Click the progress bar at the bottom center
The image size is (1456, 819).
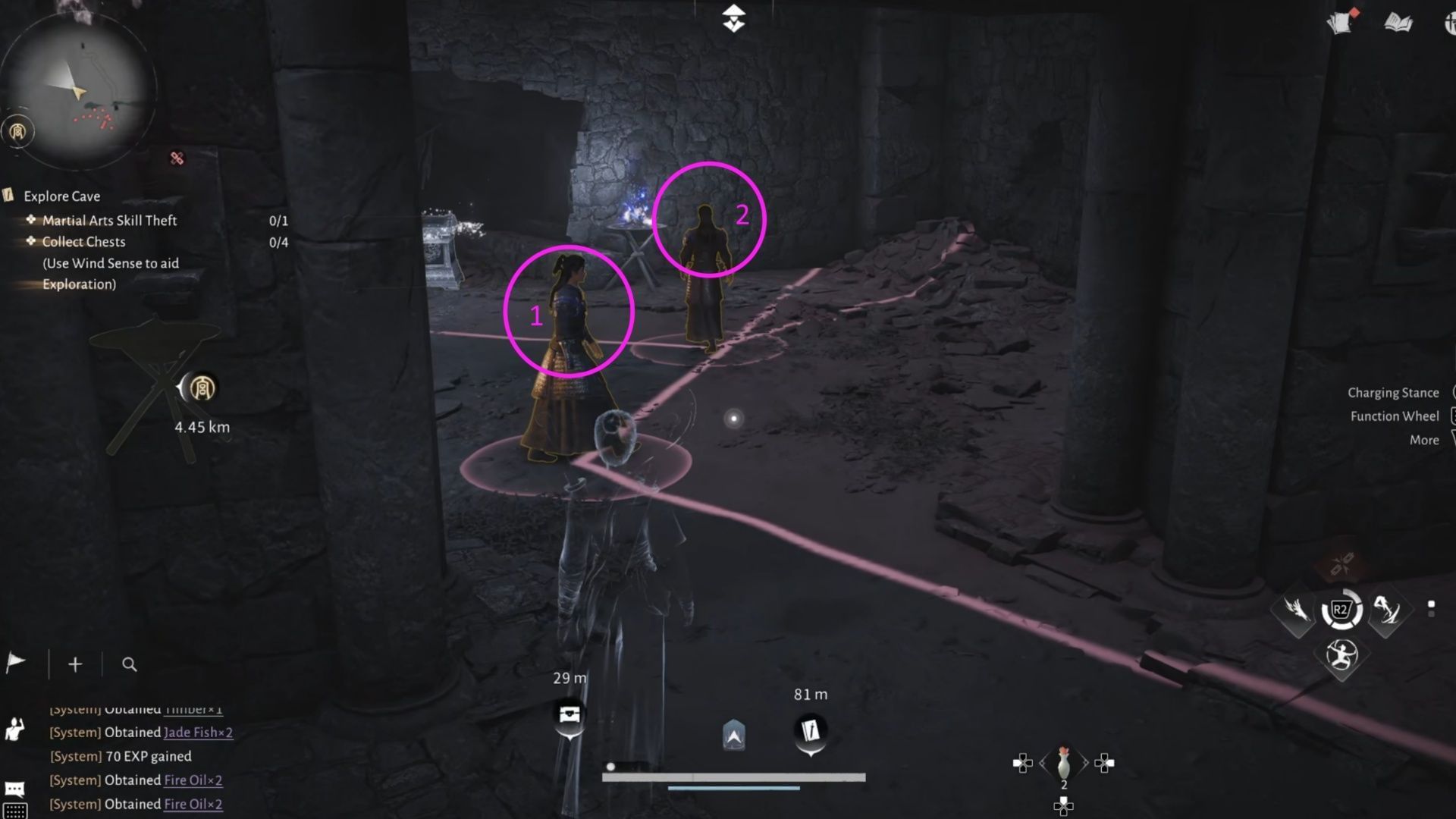734,777
